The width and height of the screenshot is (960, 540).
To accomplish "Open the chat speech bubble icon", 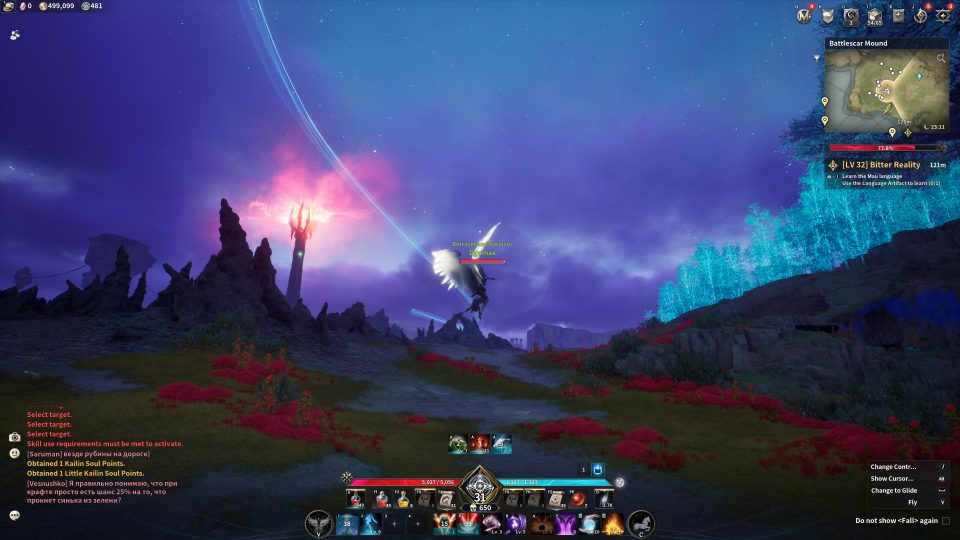I will [15, 515].
